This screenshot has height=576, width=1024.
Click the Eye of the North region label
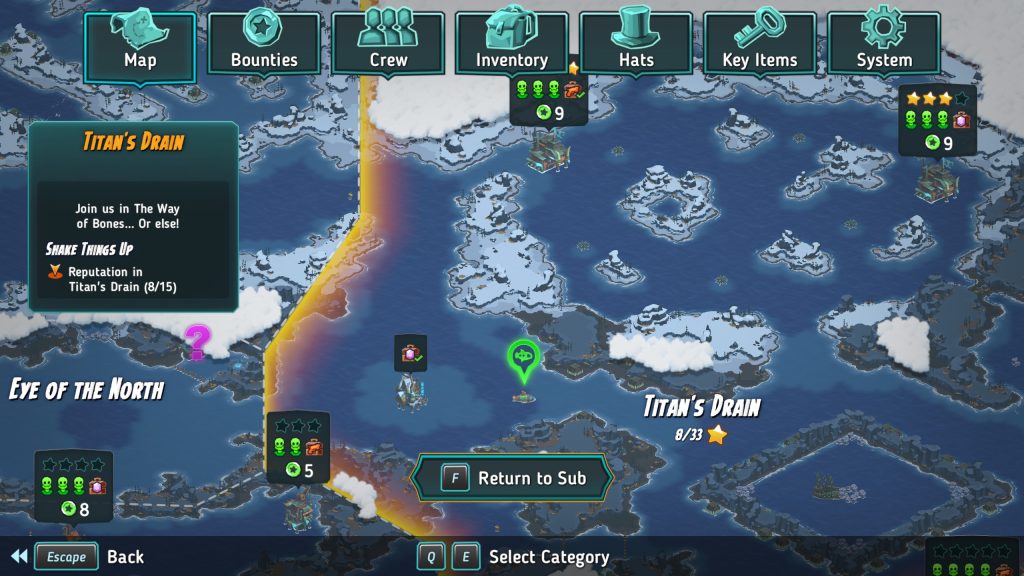tap(86, 389)
